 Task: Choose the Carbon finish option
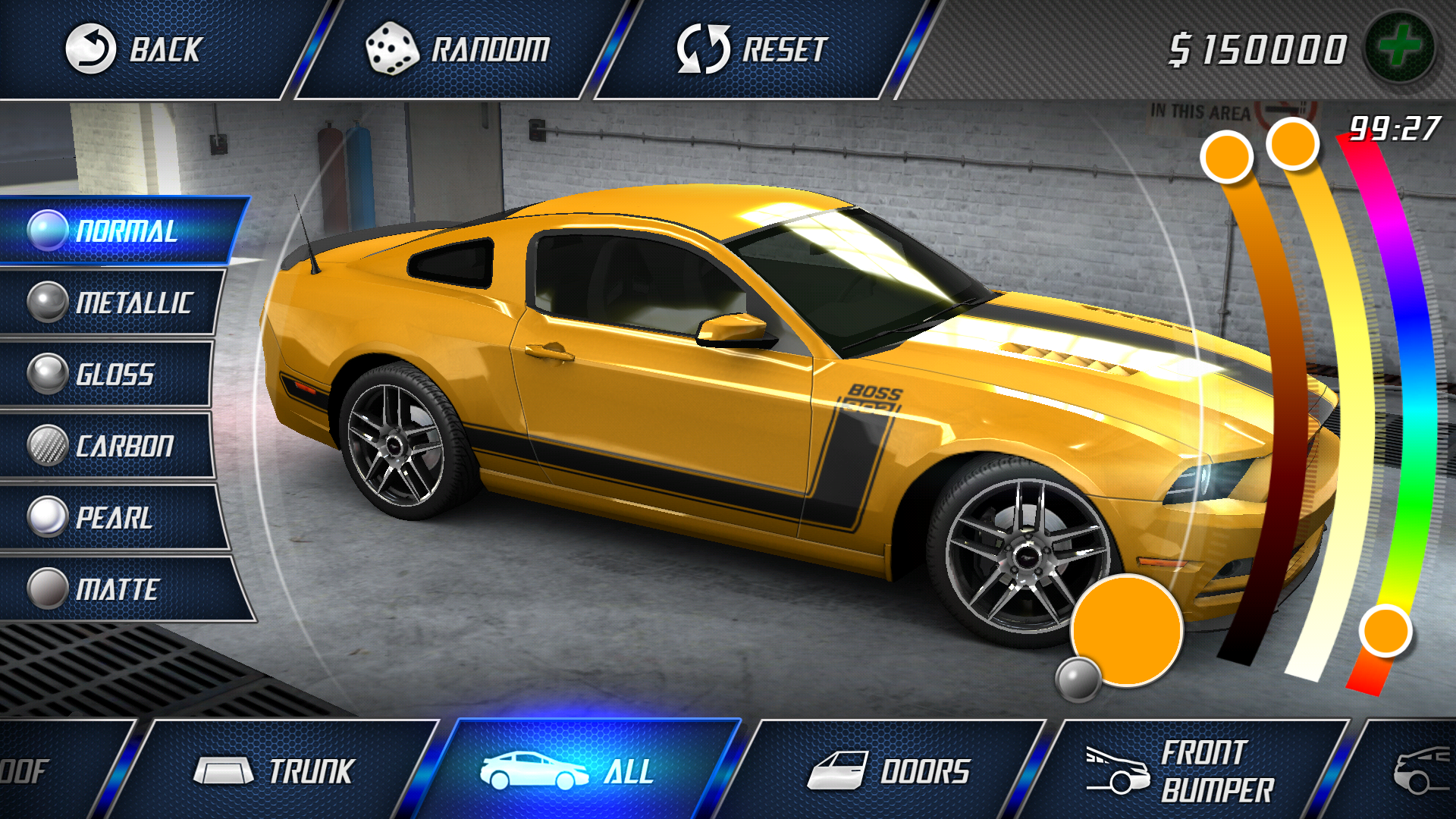[x=114, y=446]
